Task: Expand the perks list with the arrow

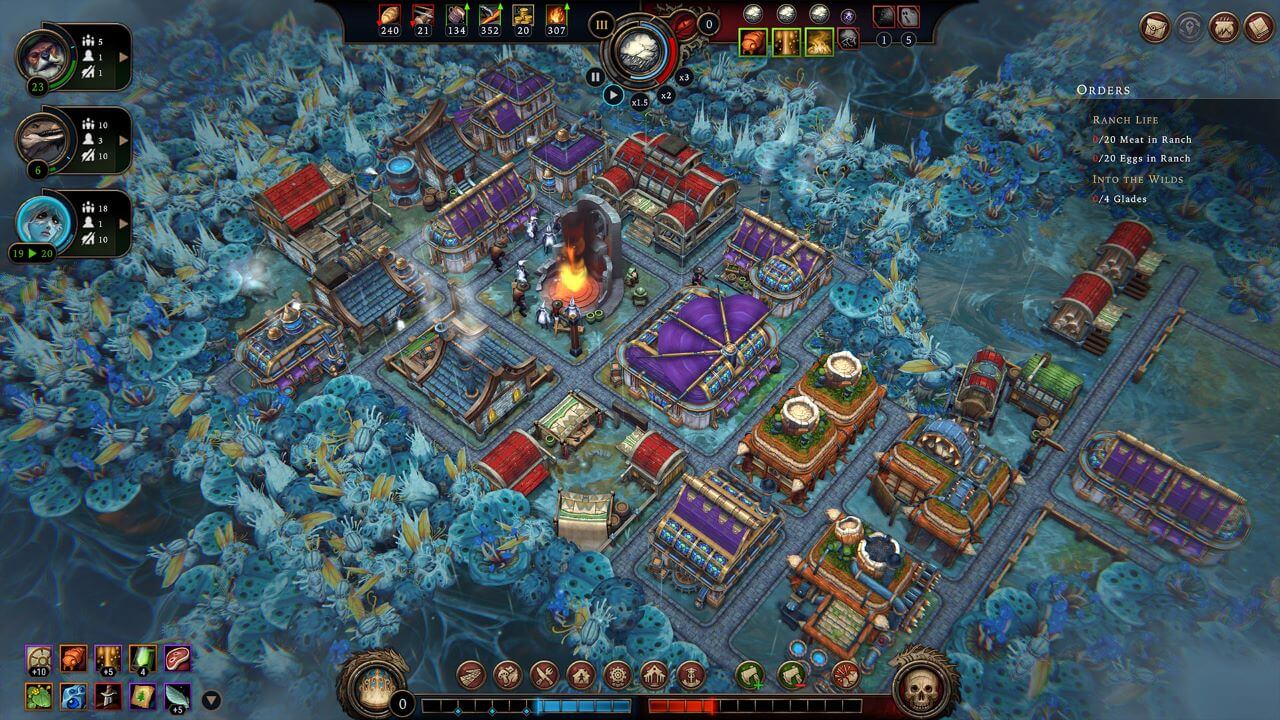Action: click(211, 700)
